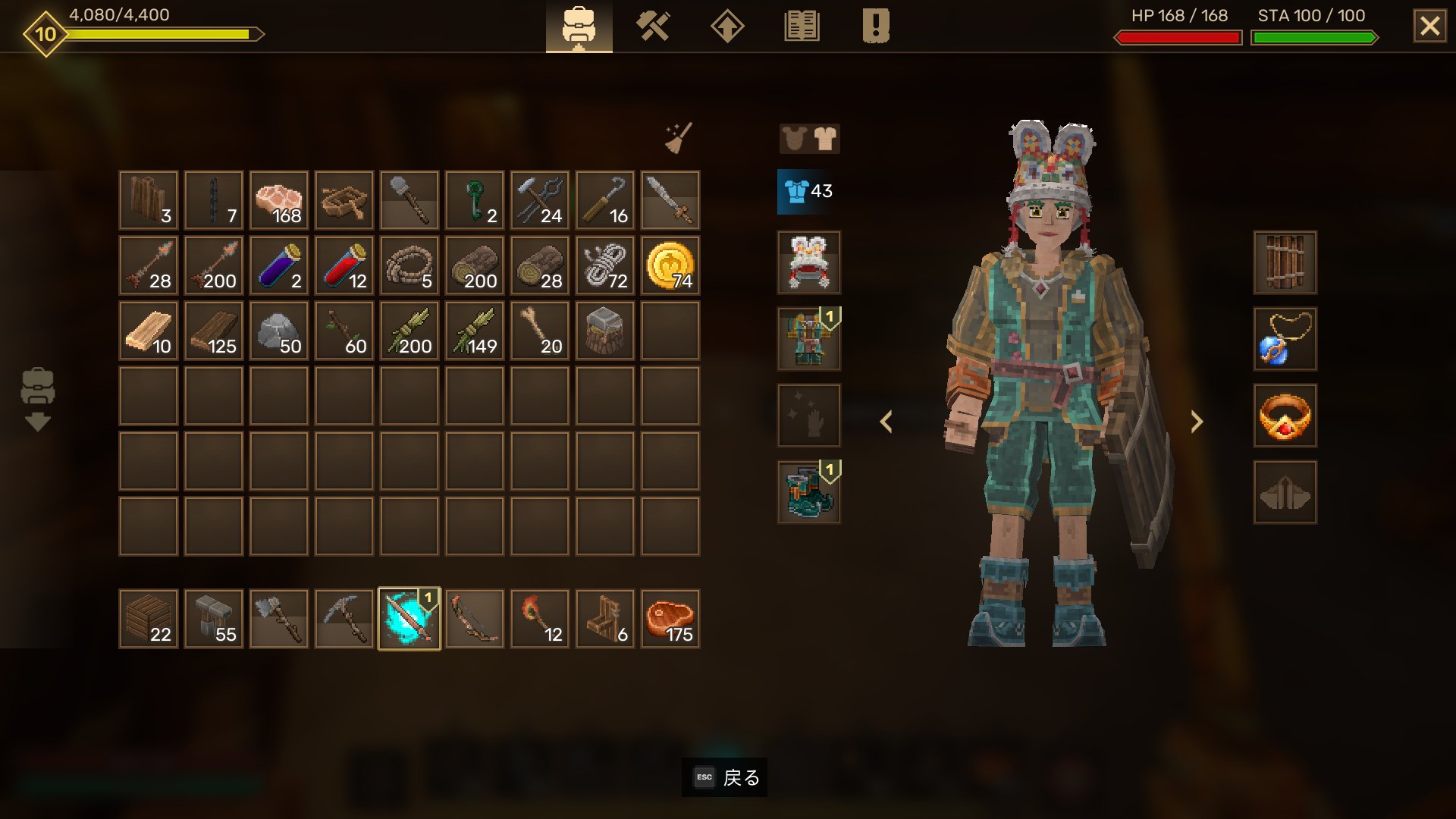The image size is (1456, 819).
Task: Toggle the armor and outfit view switch
Action: pos(809,139)
